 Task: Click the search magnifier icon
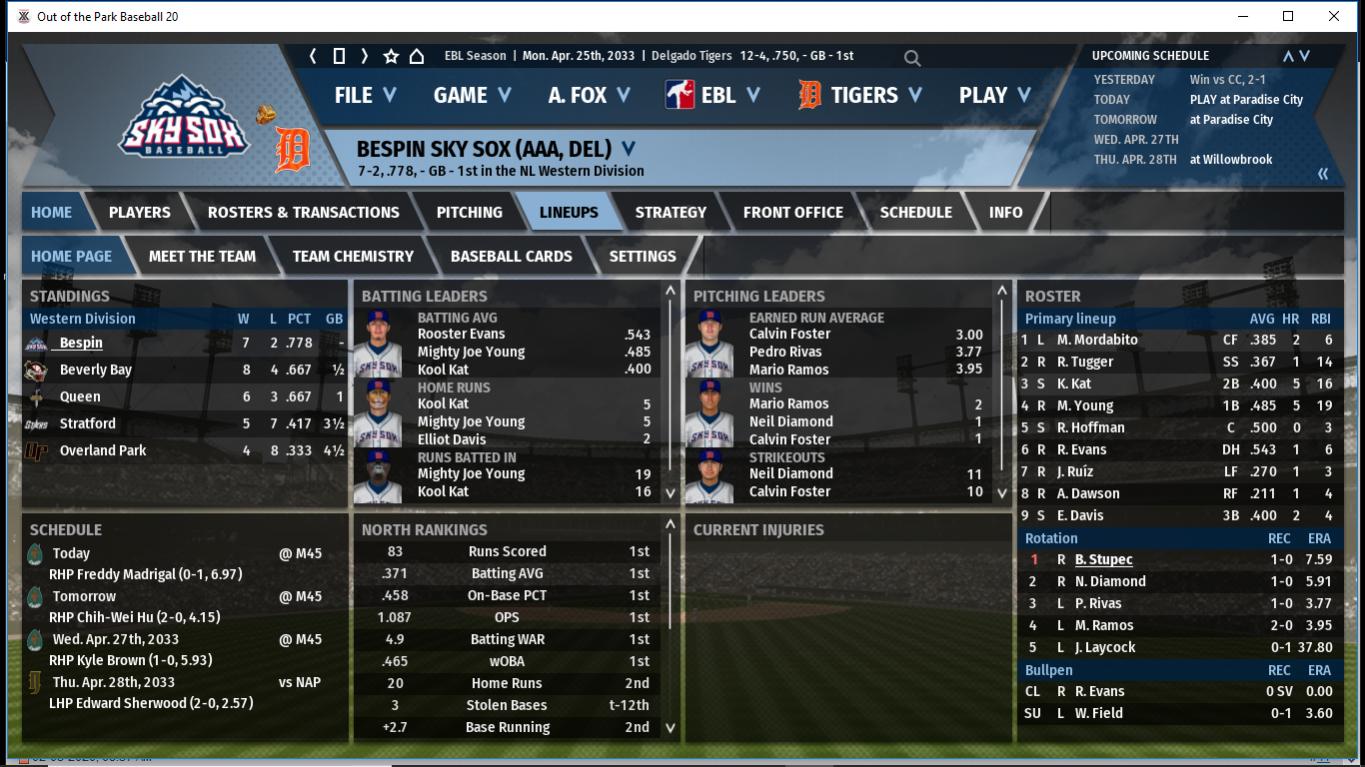912,58
